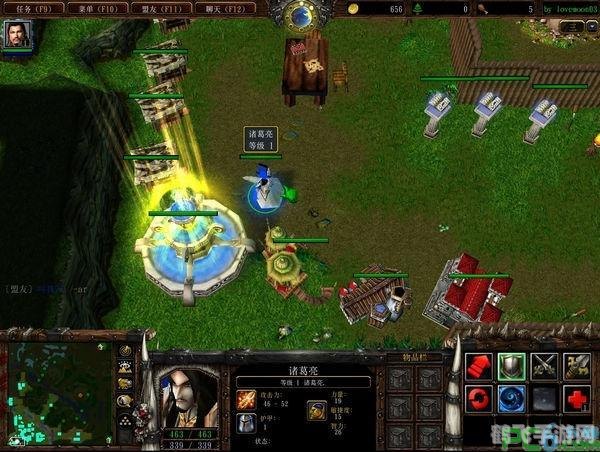Click the day-night clock at top center
Screen dimensions: 600x452
pos(300,14)
